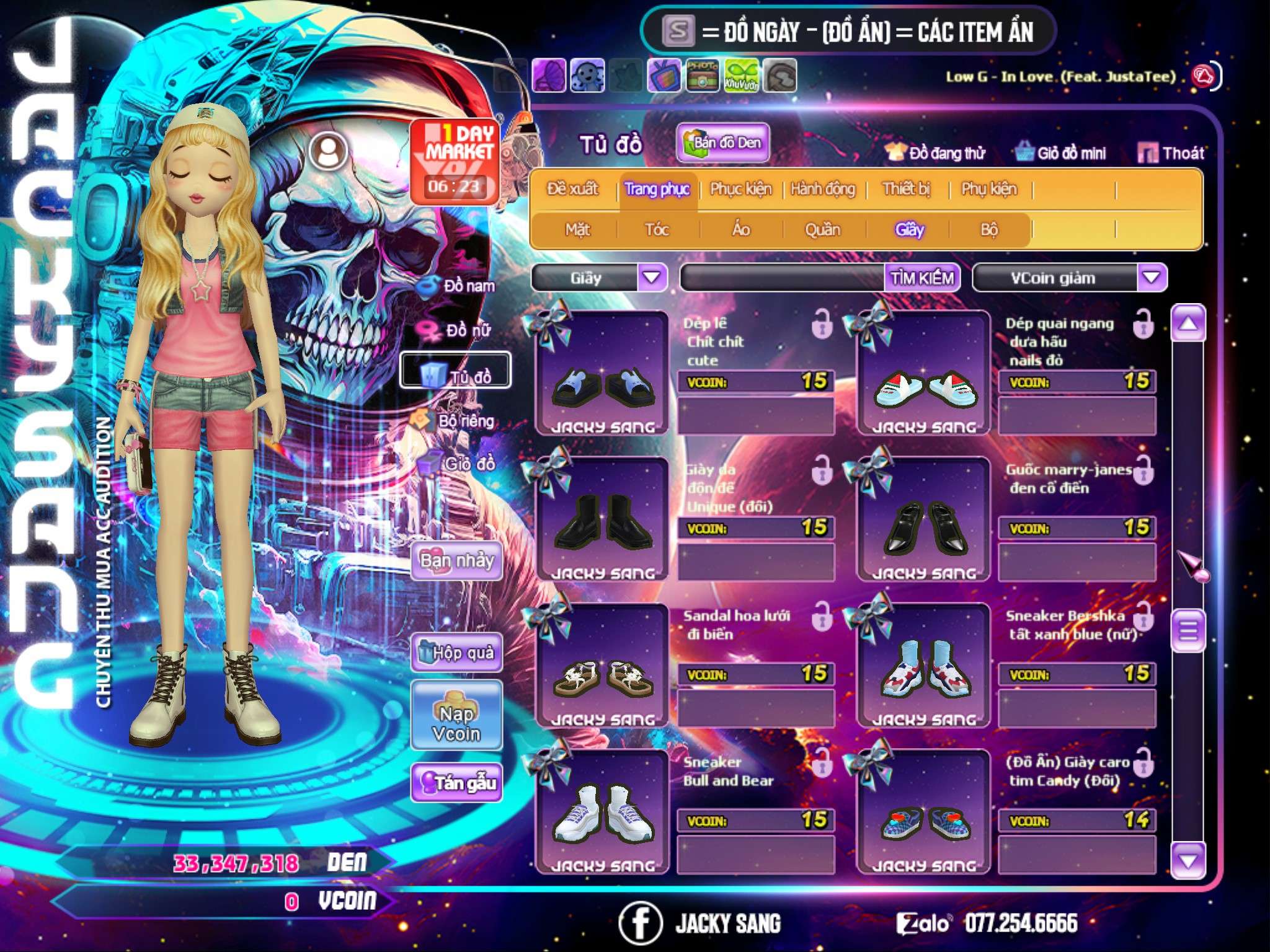Screen dimensions: 1270x952
Task: Choose the Guốc marry-janes black shoes
Action: click(923, 519)
